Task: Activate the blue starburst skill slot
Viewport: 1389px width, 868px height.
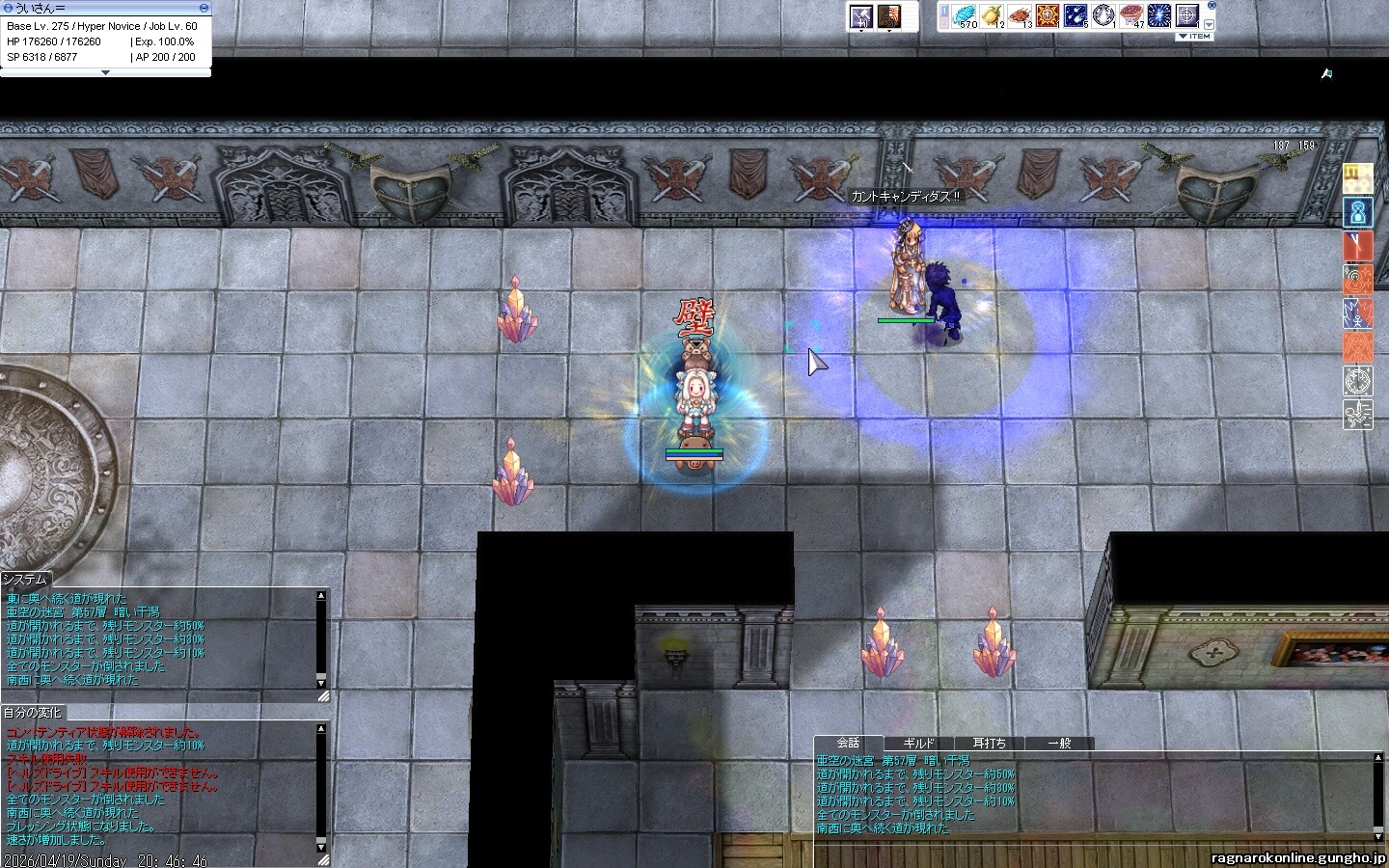Action: [x=1159, y=16]
